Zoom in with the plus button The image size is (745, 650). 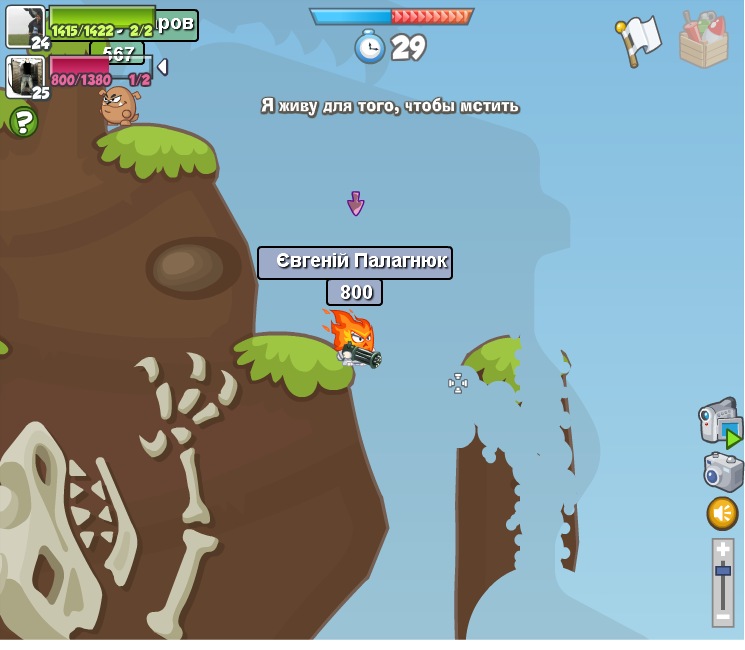click(x=722, y=549)
